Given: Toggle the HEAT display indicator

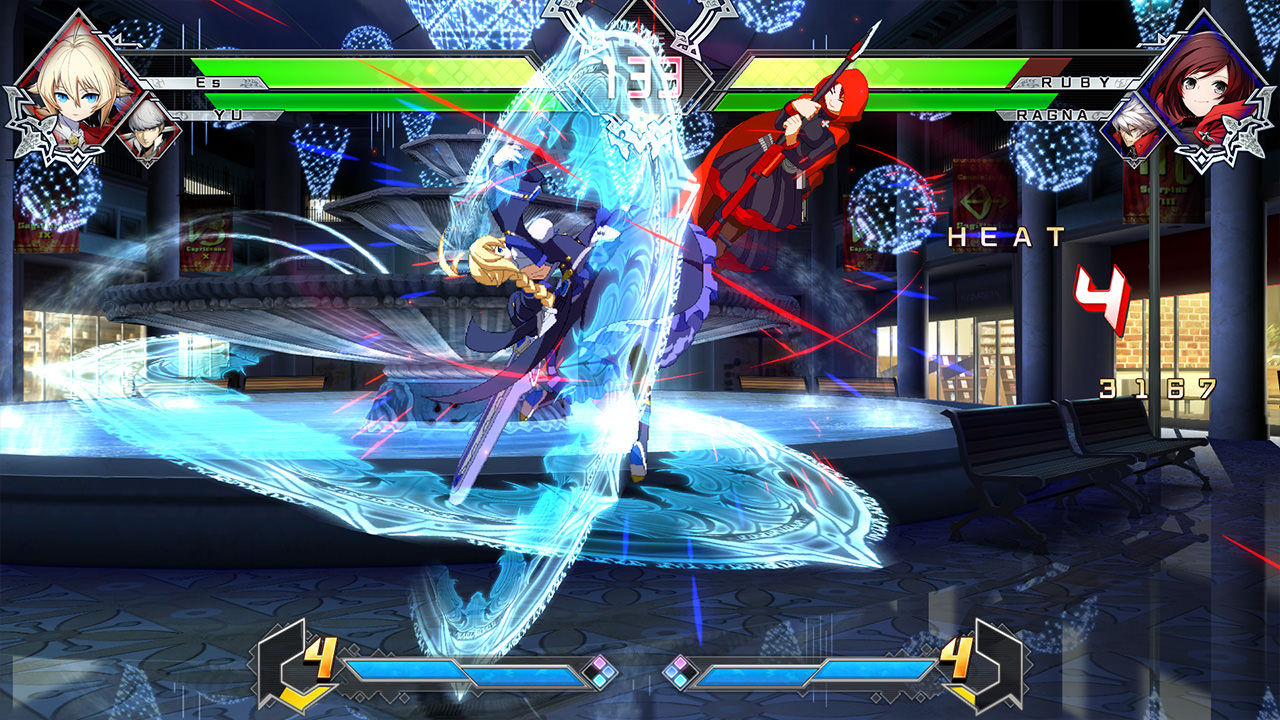Looking at the screenshot, I should [x=1005, y=239].
